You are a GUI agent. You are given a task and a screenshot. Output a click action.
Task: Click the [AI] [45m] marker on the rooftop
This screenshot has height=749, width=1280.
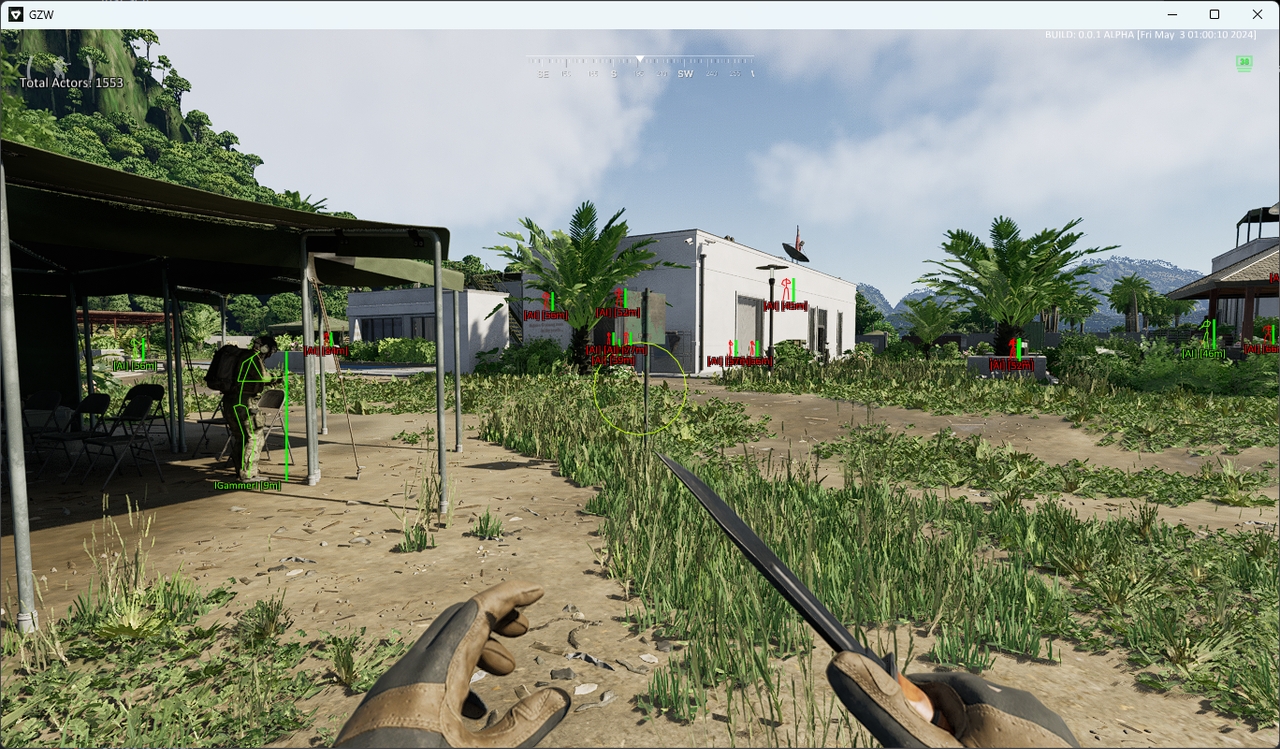785,305
